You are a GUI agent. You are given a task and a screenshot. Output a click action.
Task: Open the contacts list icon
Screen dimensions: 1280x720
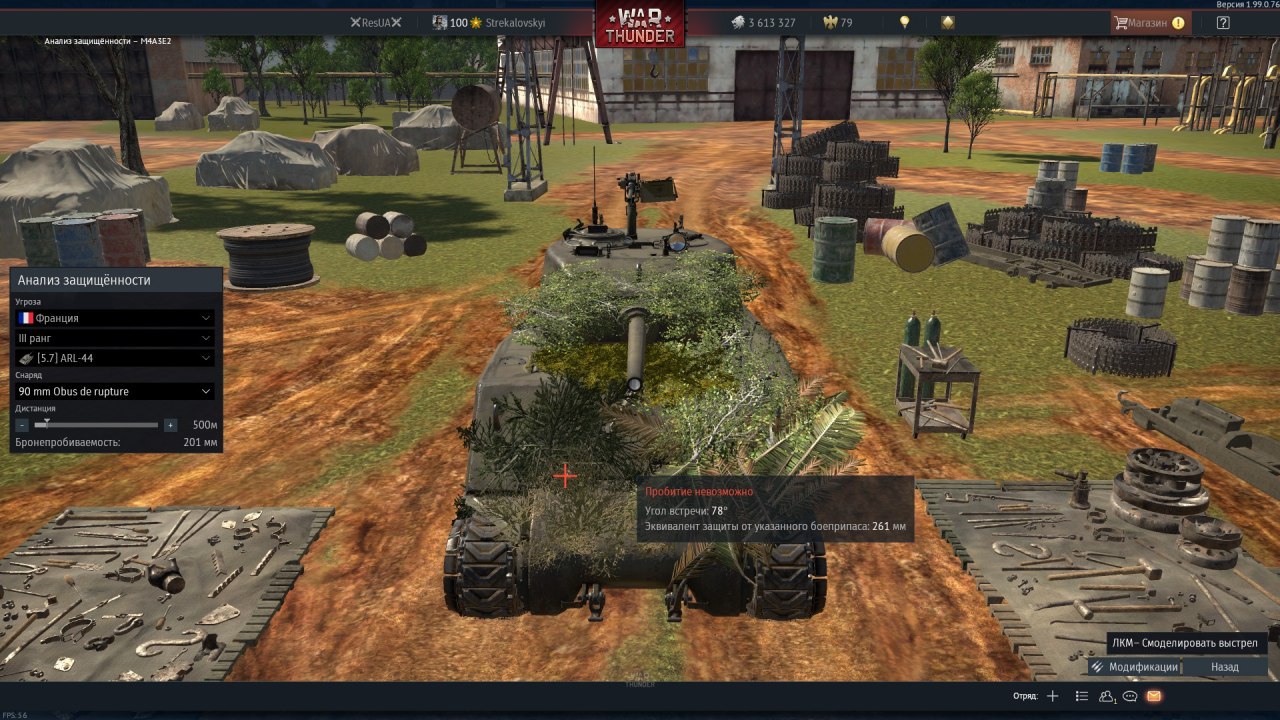[x=1106, y=696]
